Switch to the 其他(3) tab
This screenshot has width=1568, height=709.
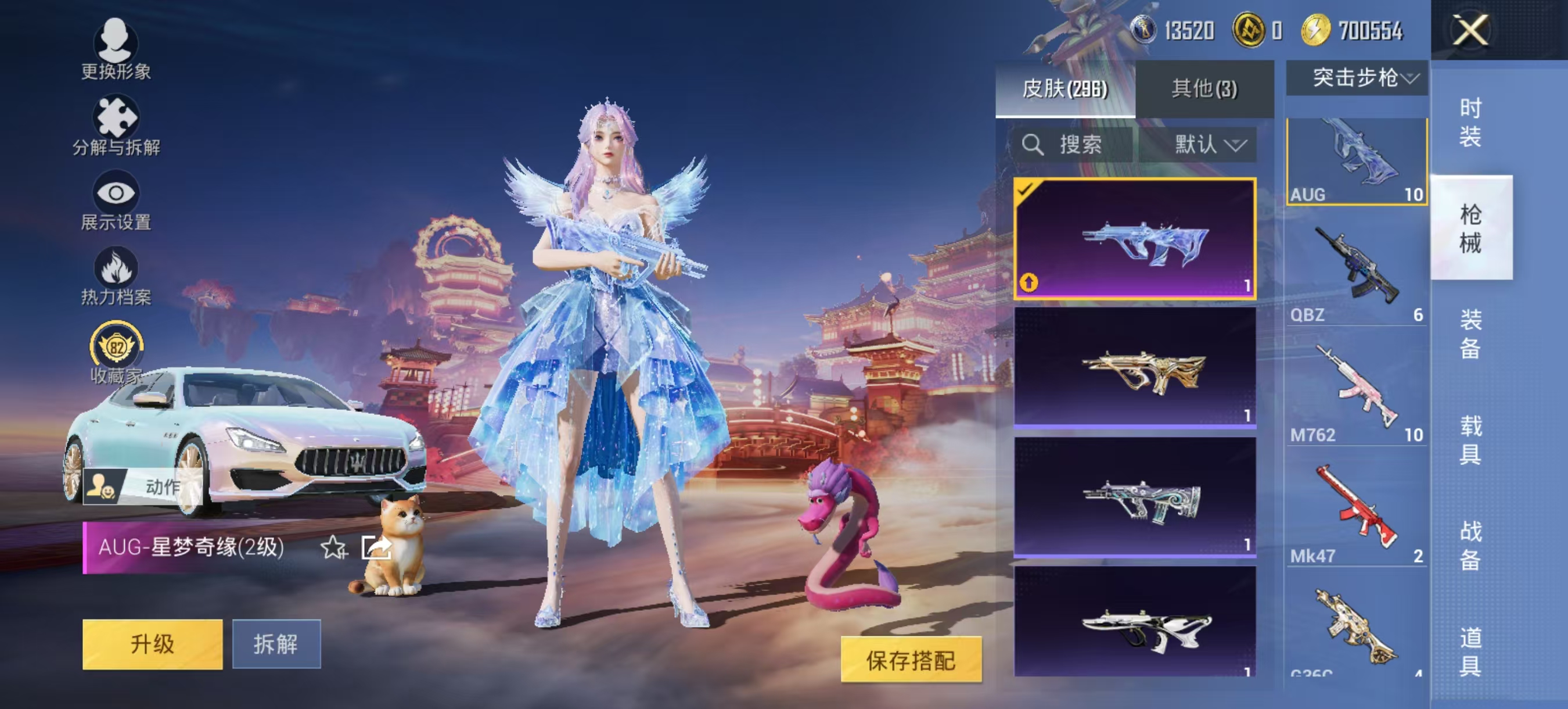1204,88
